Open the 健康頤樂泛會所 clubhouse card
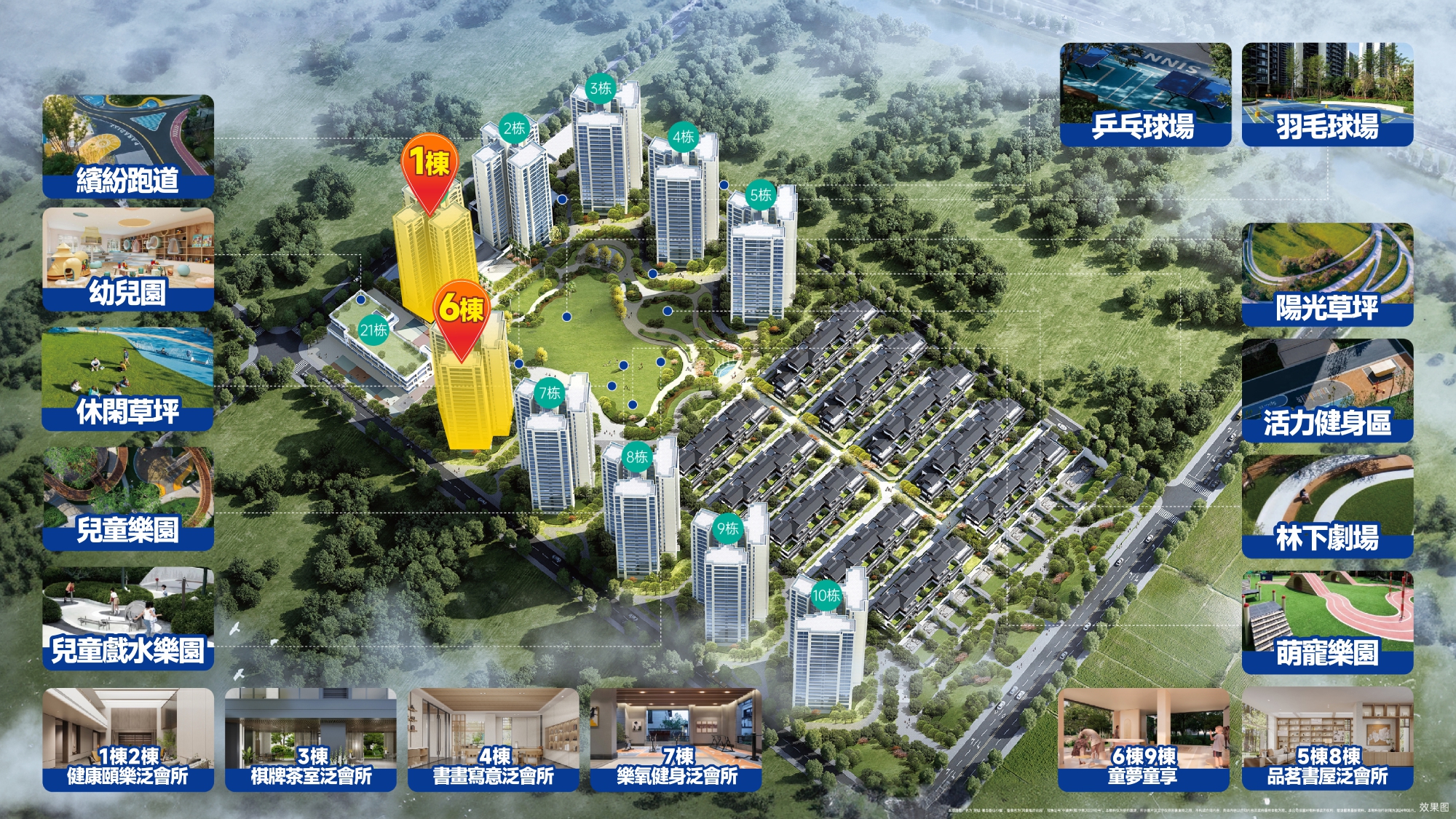Viewport: 1456px width, 819px height. (x=128, y=739)
